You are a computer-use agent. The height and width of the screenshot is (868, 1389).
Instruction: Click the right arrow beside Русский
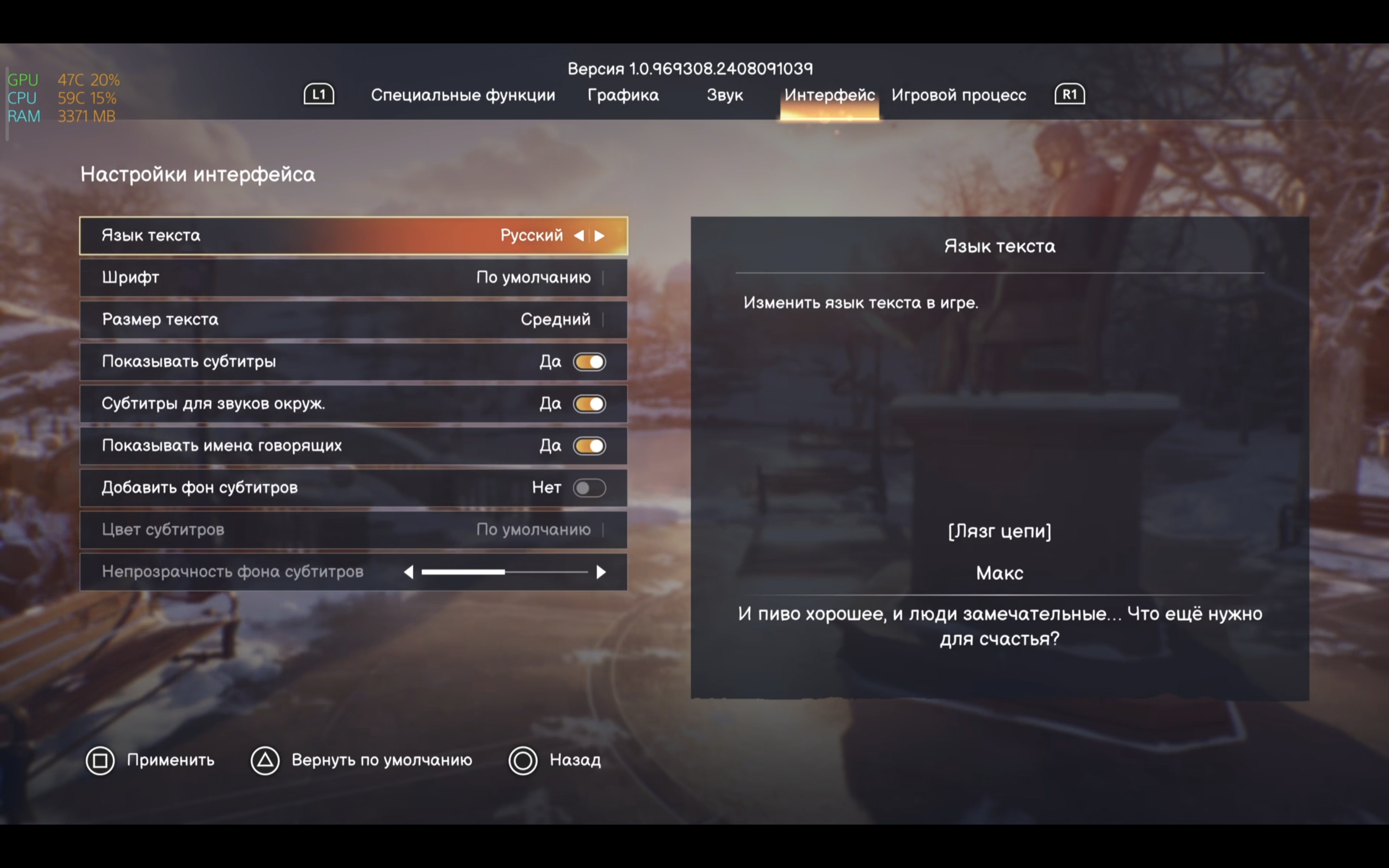pyautogui.click(x=600, y=235)
